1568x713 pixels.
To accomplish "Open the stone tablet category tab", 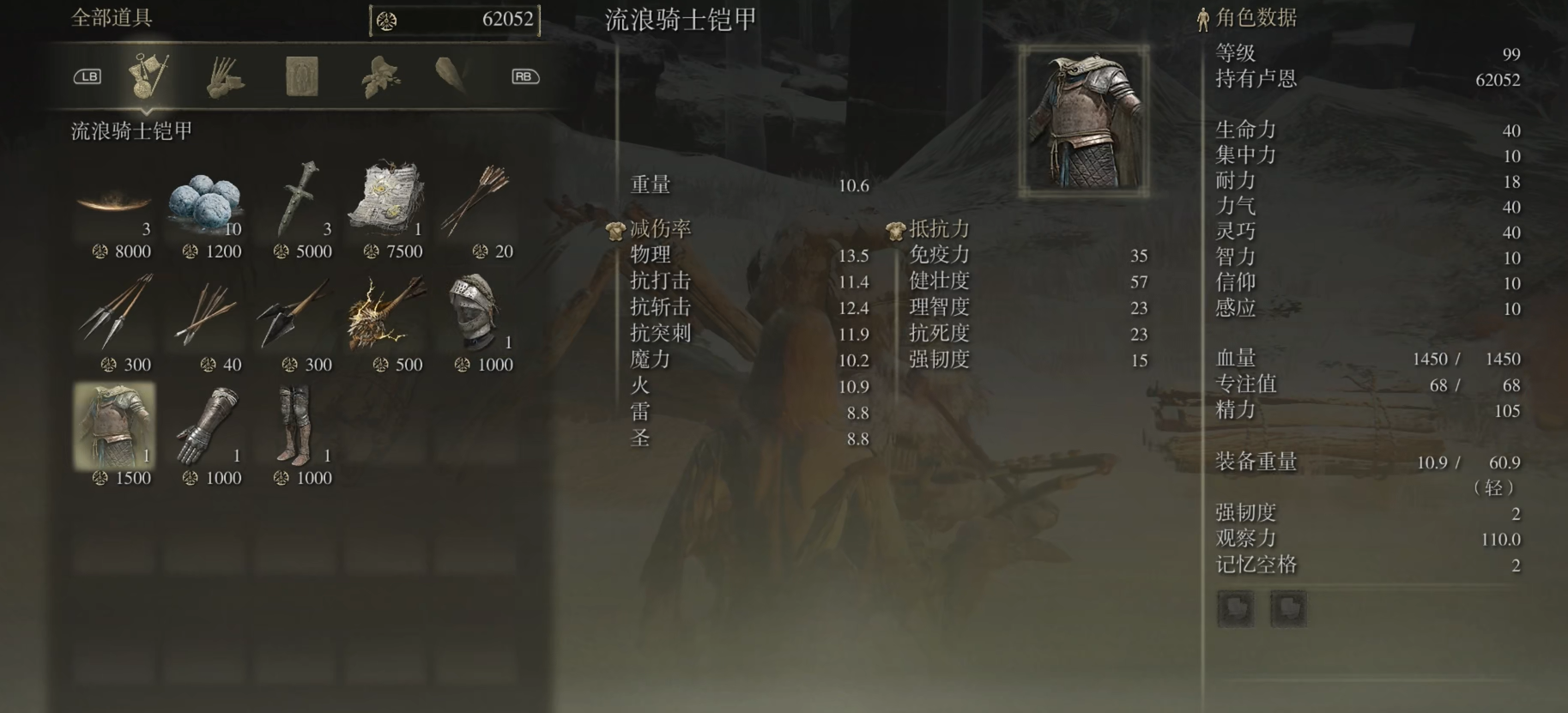I will [301, 76].
